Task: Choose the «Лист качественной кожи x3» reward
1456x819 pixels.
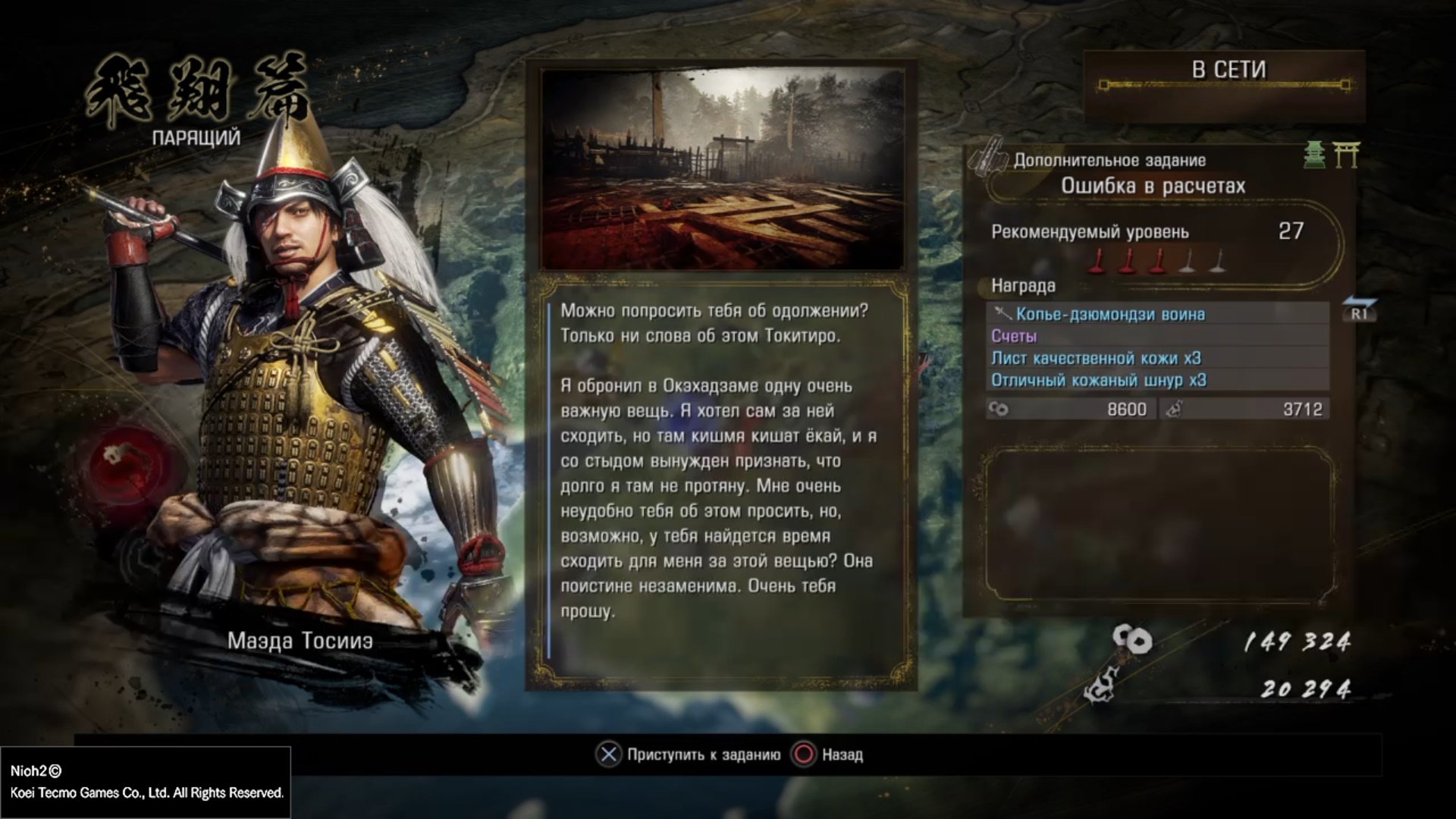Action: pos(1096,358)
